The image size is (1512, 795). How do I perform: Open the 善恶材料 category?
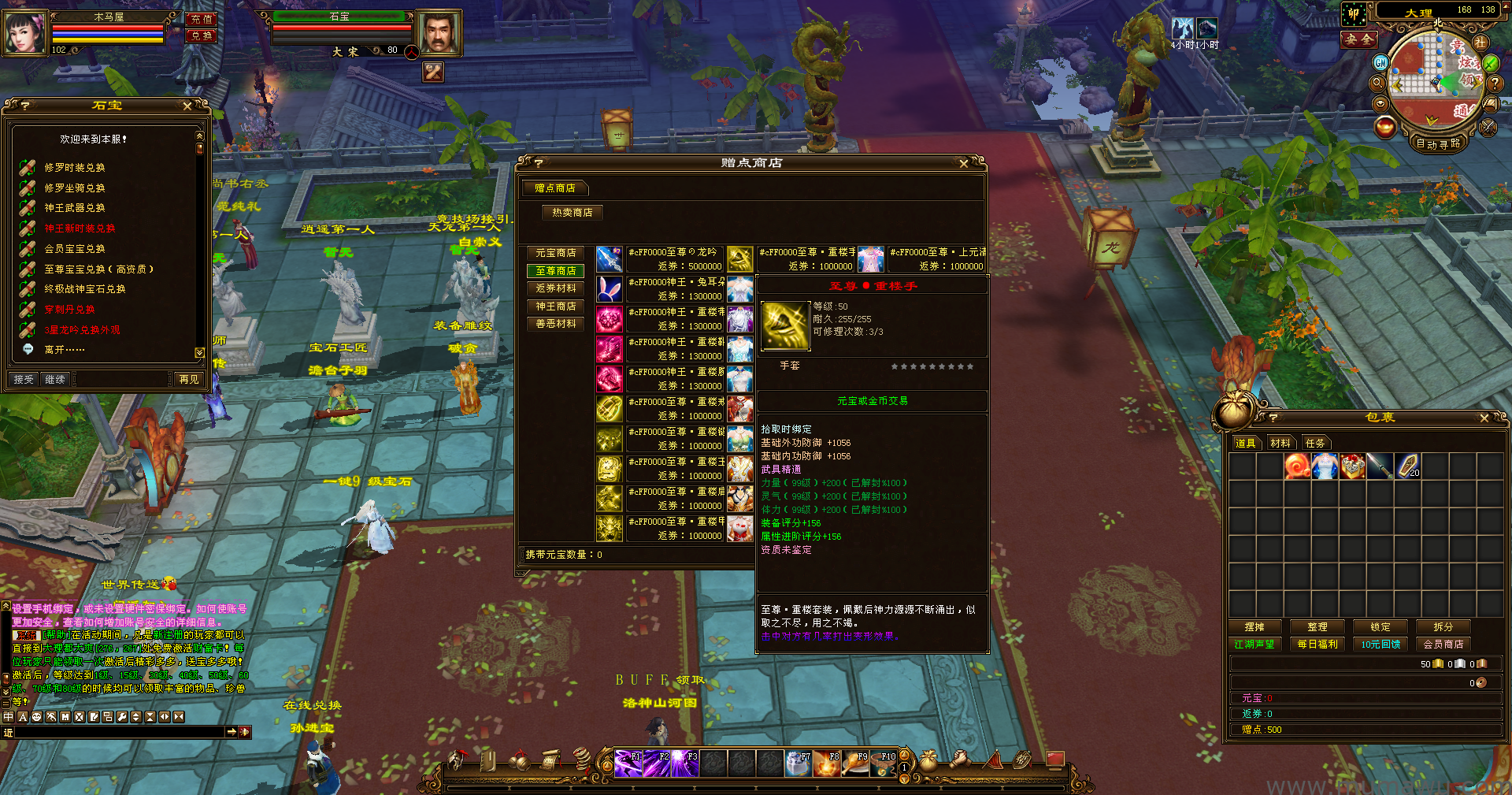tap(555, 324)
